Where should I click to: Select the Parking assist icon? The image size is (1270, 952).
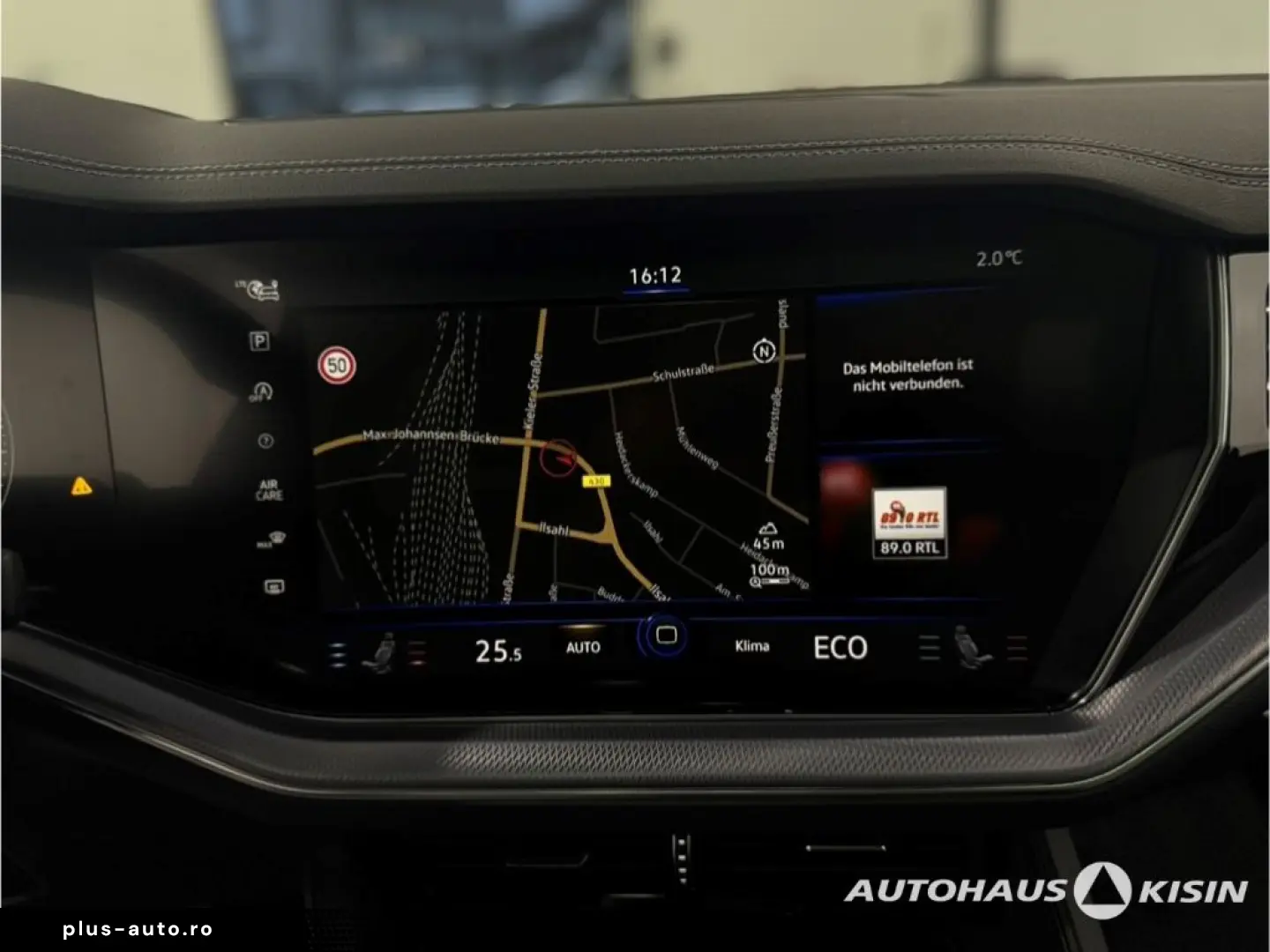(260, 343)
